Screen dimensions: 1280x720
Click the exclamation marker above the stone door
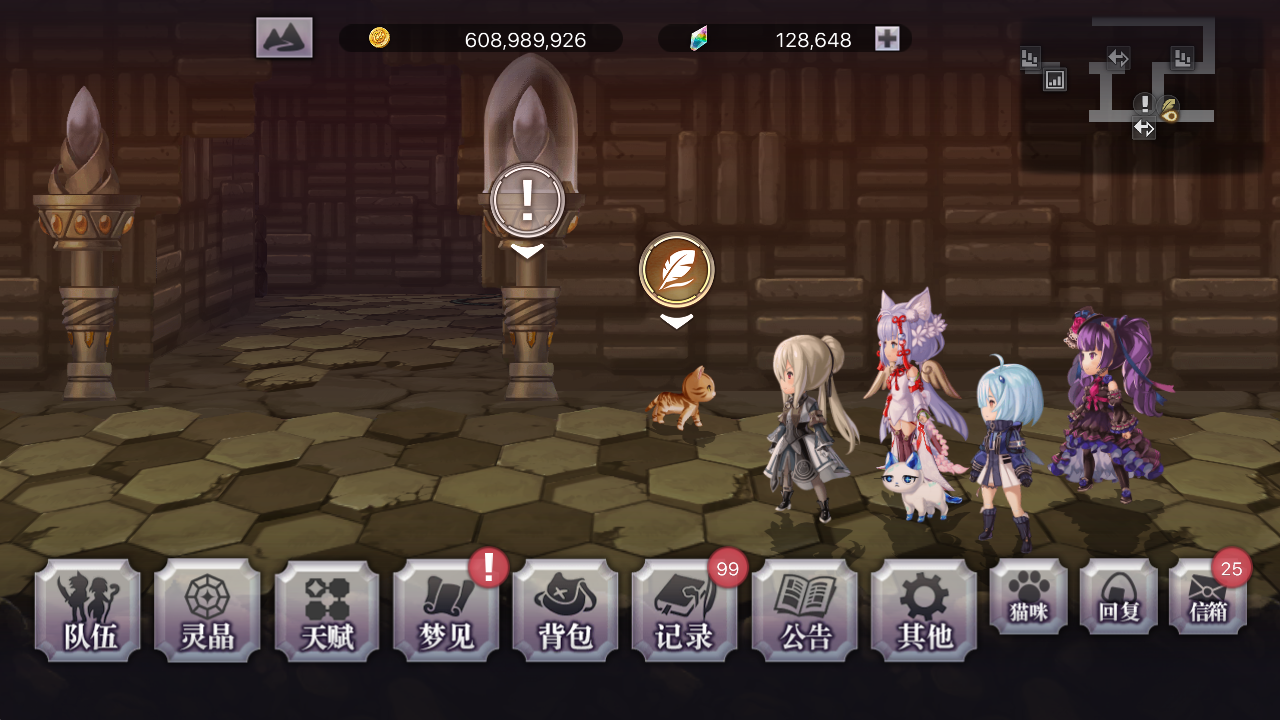pos(527,199)
